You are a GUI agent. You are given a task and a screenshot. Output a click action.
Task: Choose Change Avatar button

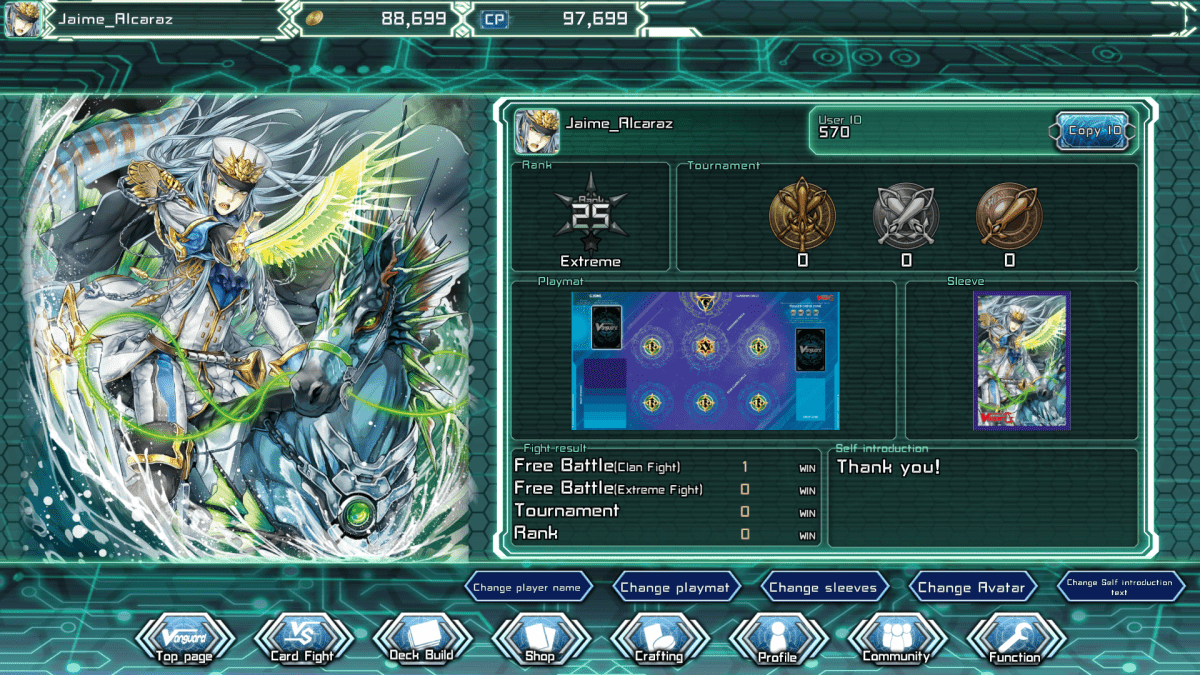971,588
